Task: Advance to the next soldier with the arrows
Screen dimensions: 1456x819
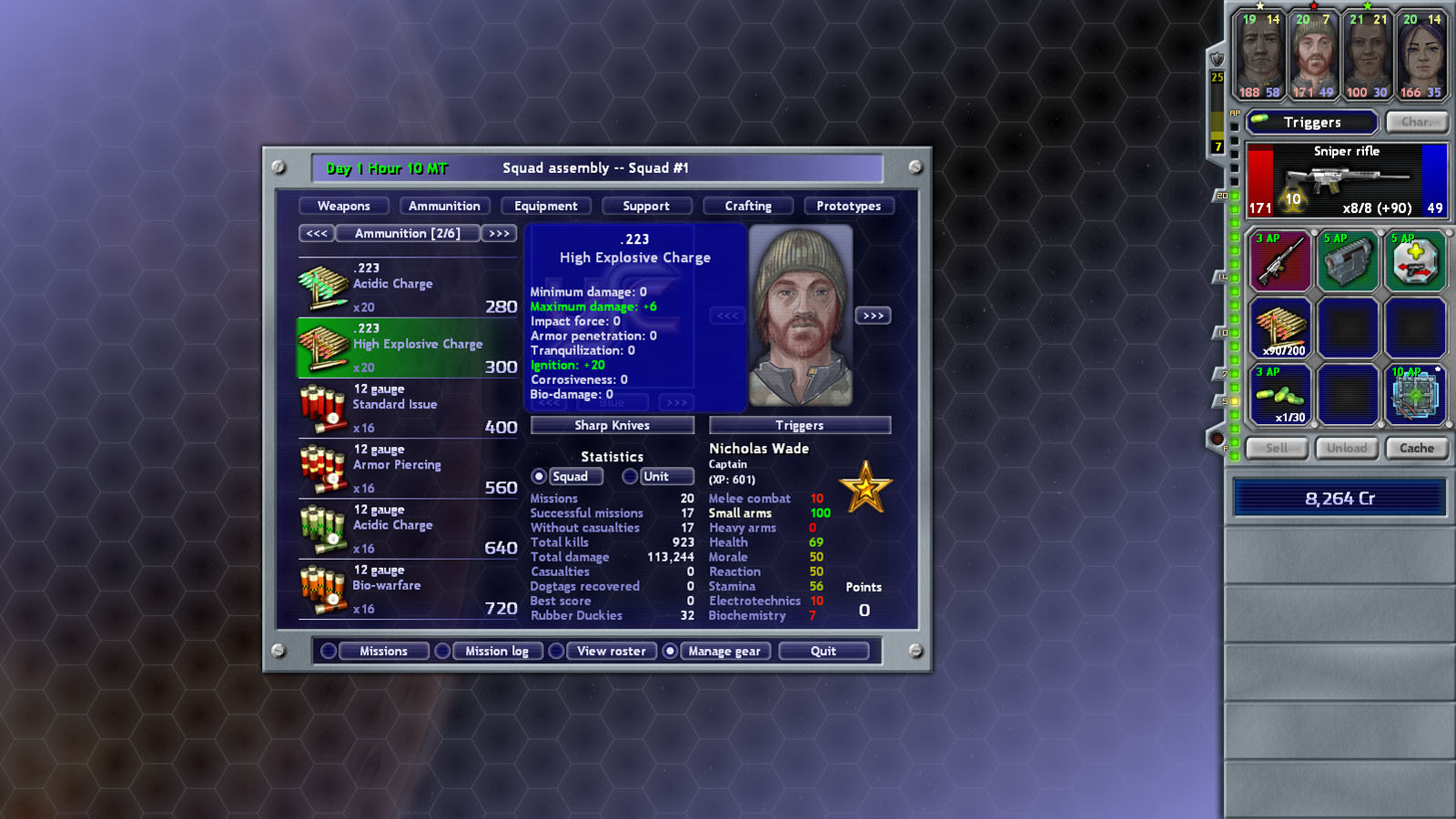Action: (875, 315)
